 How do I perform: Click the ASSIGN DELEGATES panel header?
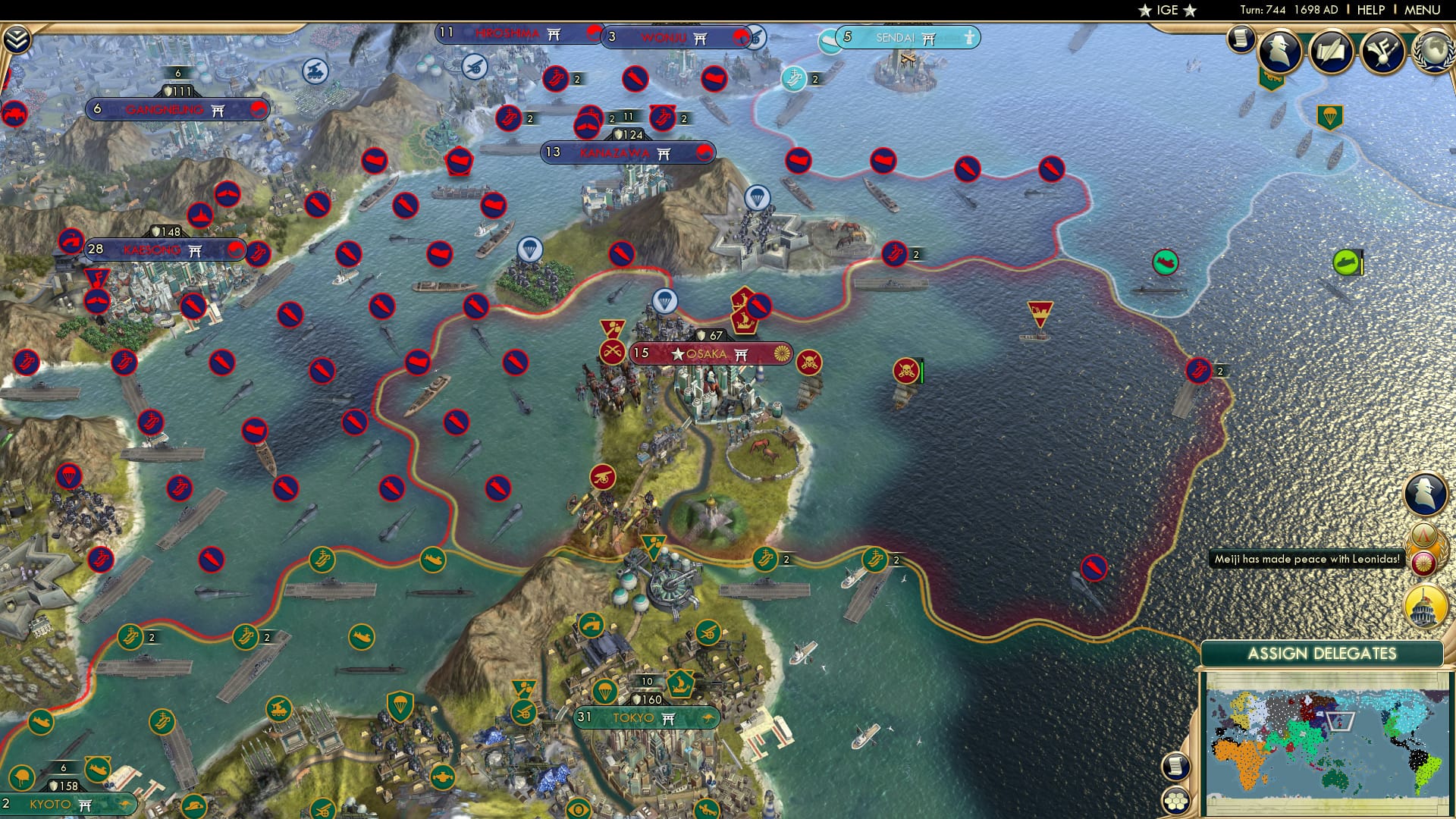tap(1325, 652)
